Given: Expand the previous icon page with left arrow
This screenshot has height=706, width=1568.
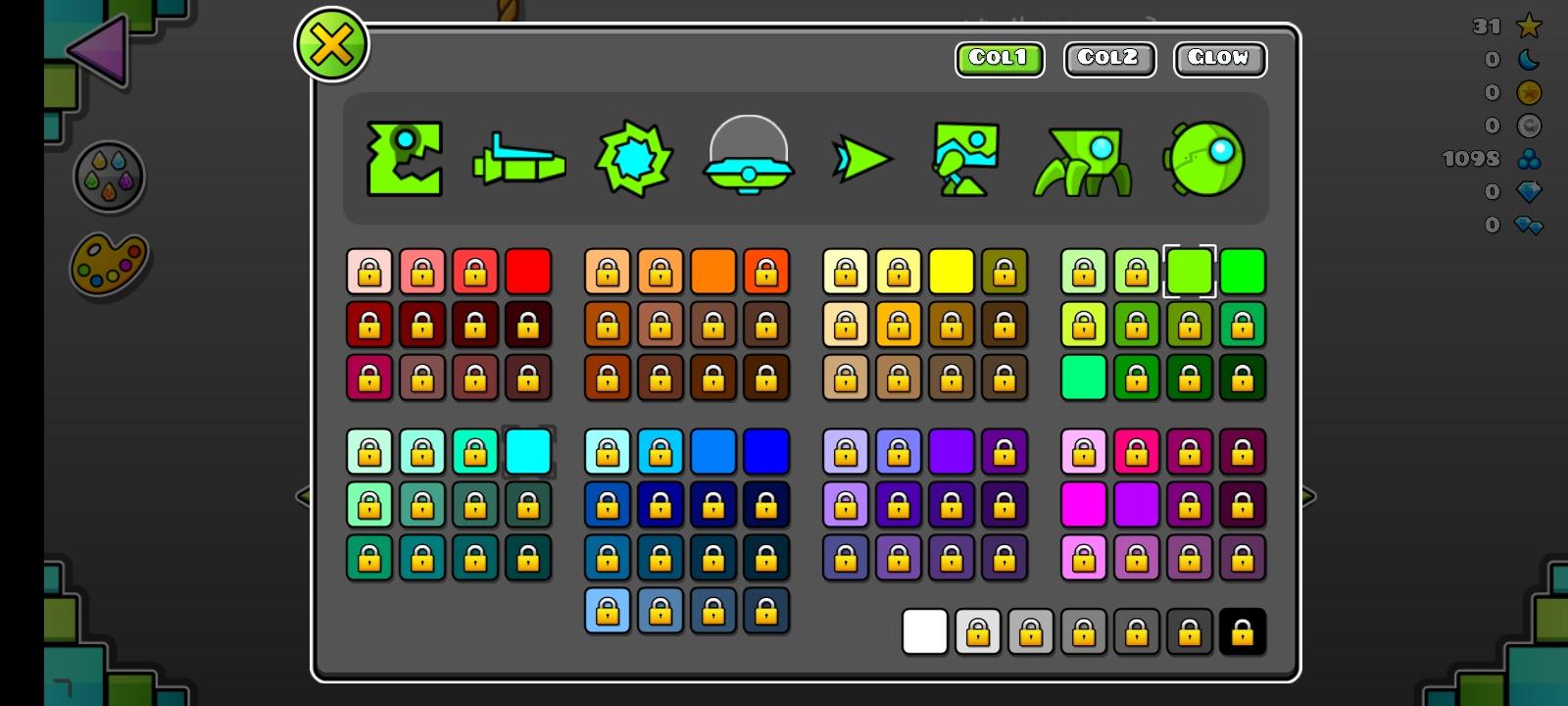Looking at the screenshot, I should pos(304,498).
